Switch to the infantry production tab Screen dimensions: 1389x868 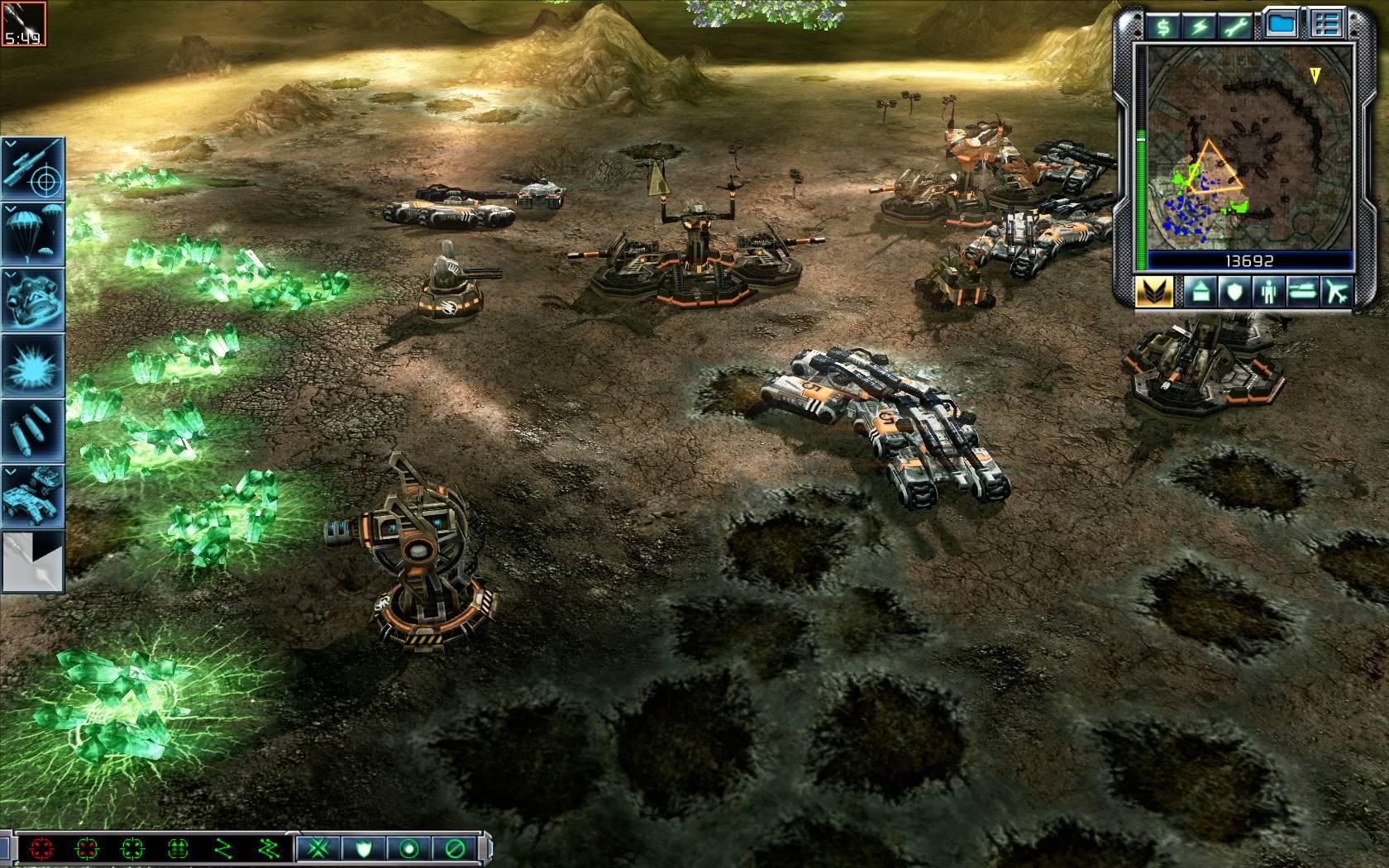1267,292
